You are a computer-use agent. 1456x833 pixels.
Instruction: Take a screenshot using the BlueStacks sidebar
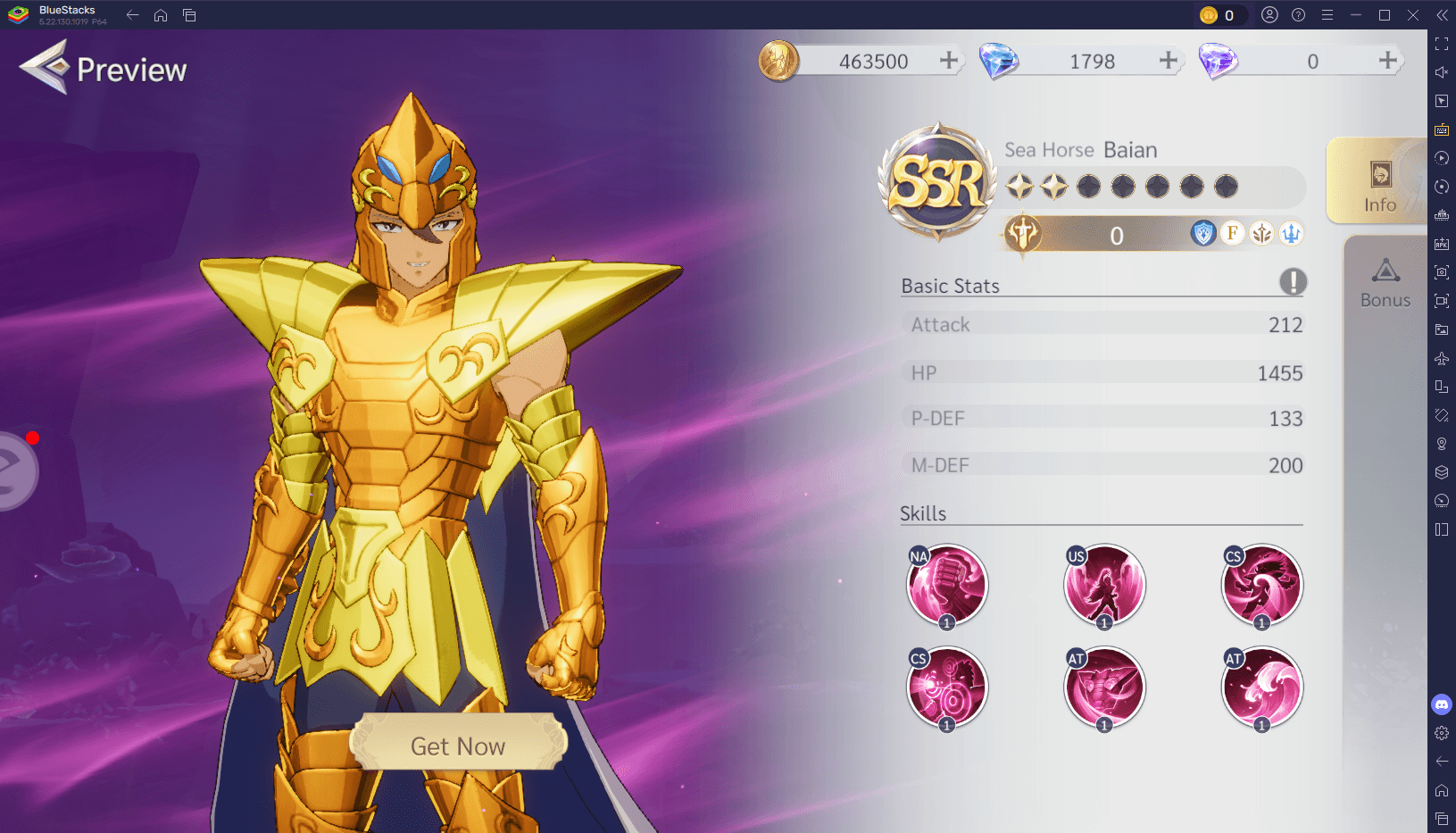[x=1441, y=272]
